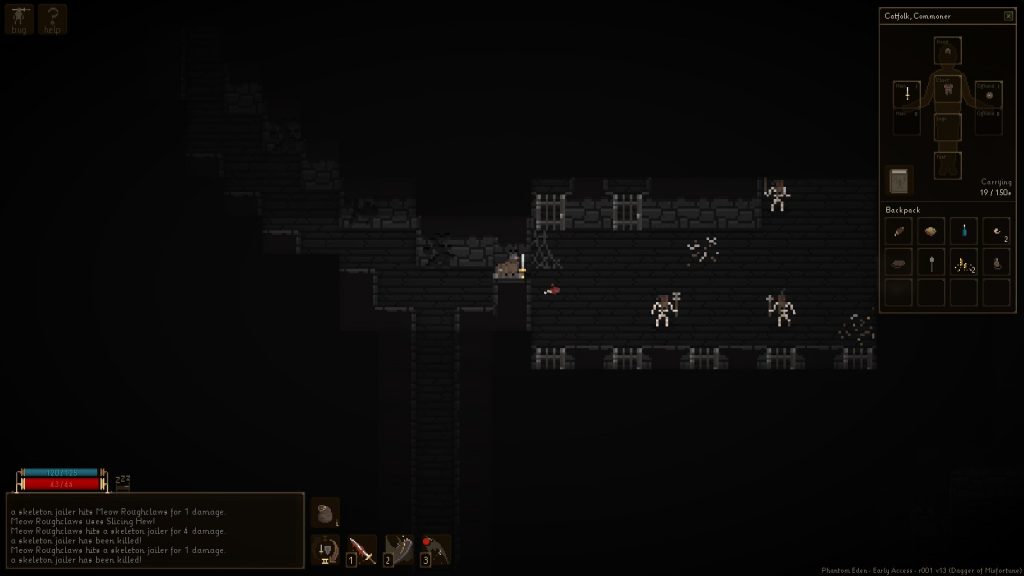1024x576 pixels.
Task: Select the blue potion in the backpack
Action: click(964, 231)
